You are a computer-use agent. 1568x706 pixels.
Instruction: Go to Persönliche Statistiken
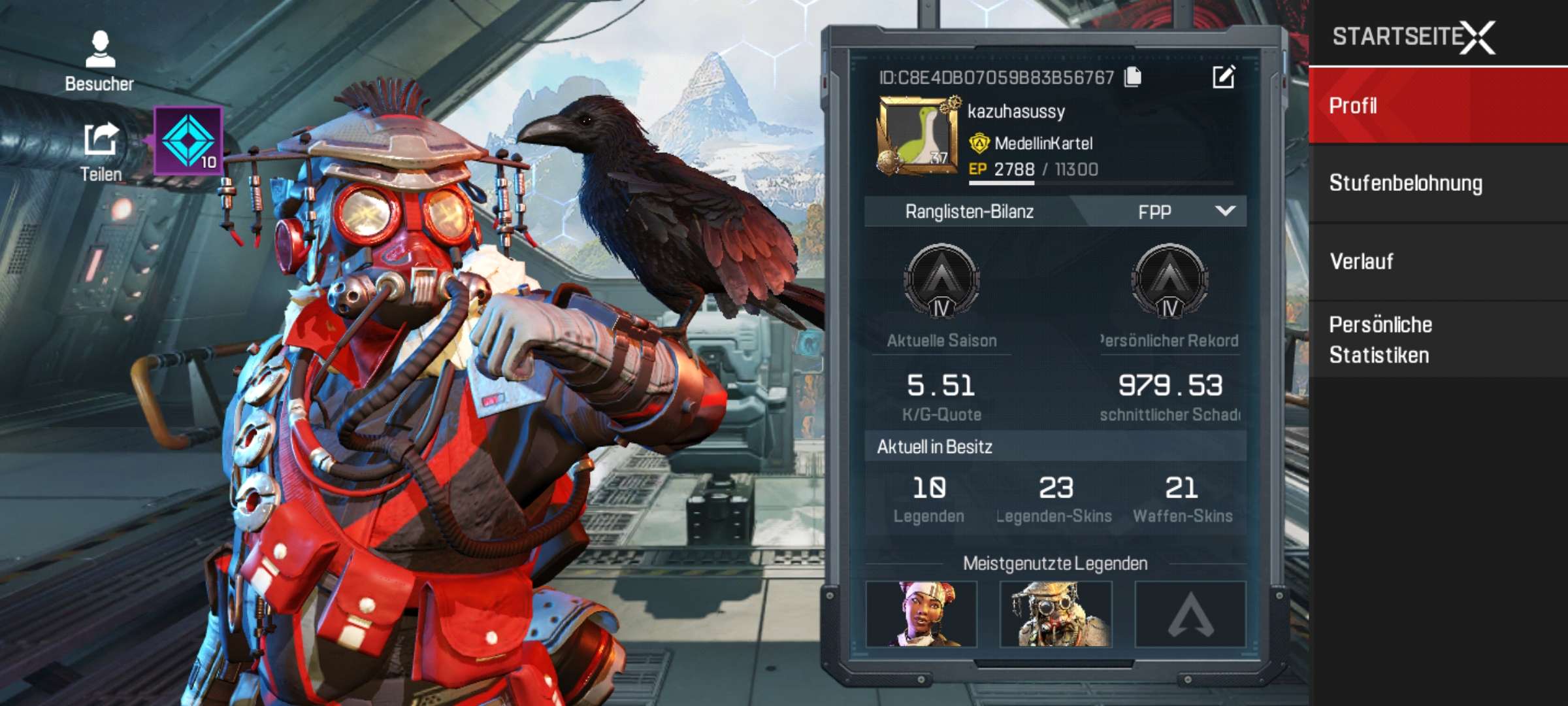1437,340
